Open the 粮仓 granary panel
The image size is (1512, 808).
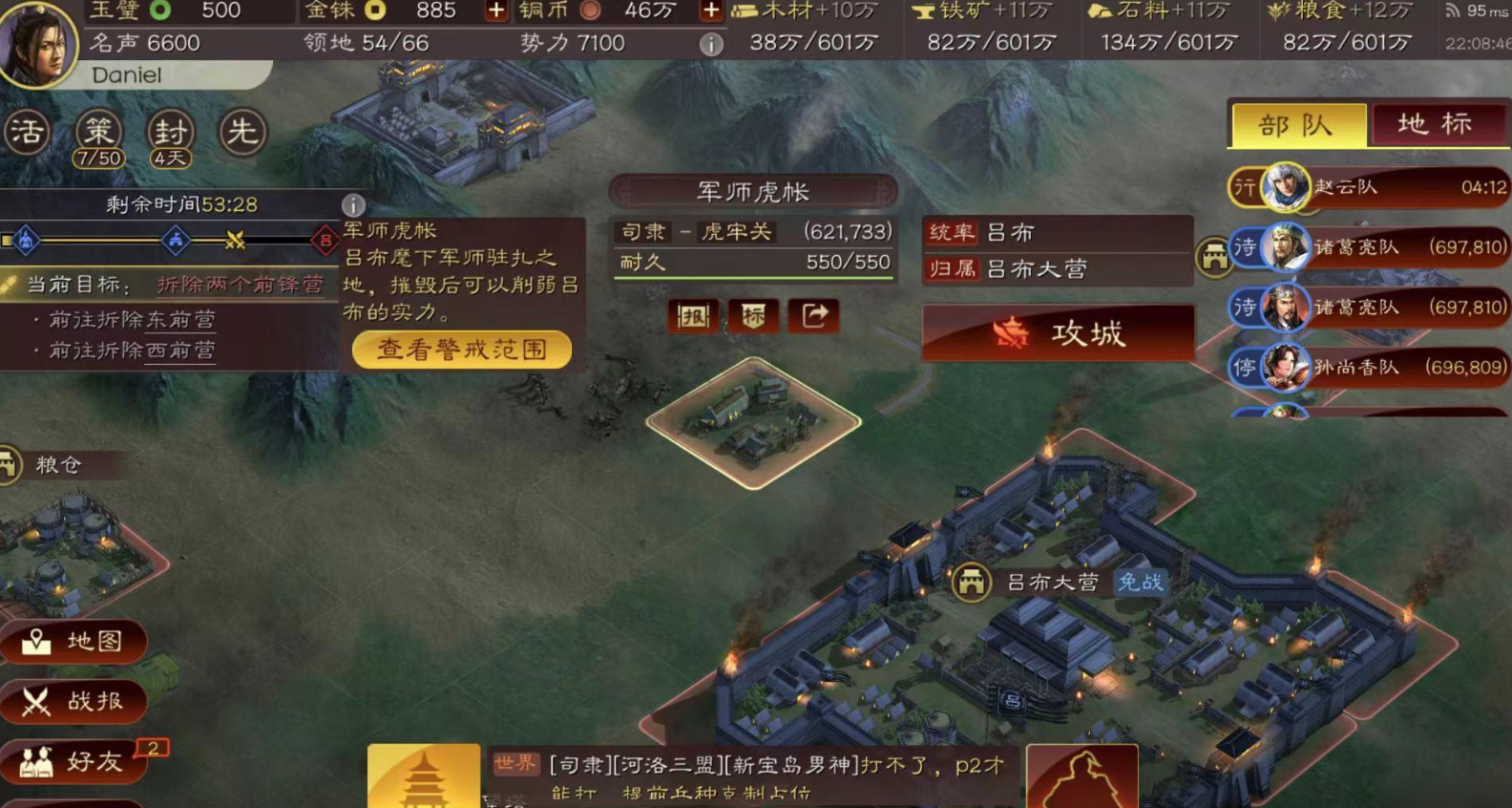click(59, 465)
